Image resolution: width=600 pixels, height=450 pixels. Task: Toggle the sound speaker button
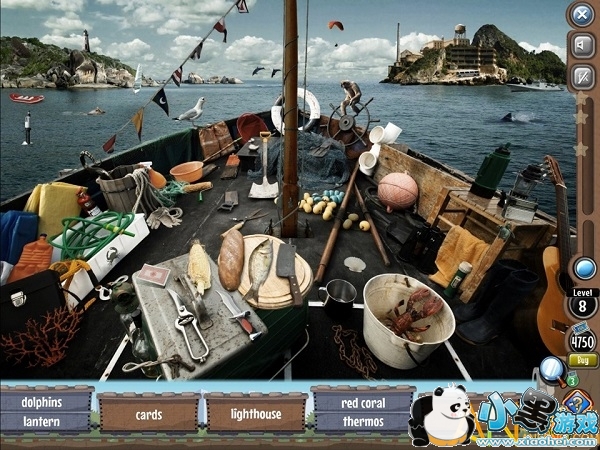pos(582,45)
